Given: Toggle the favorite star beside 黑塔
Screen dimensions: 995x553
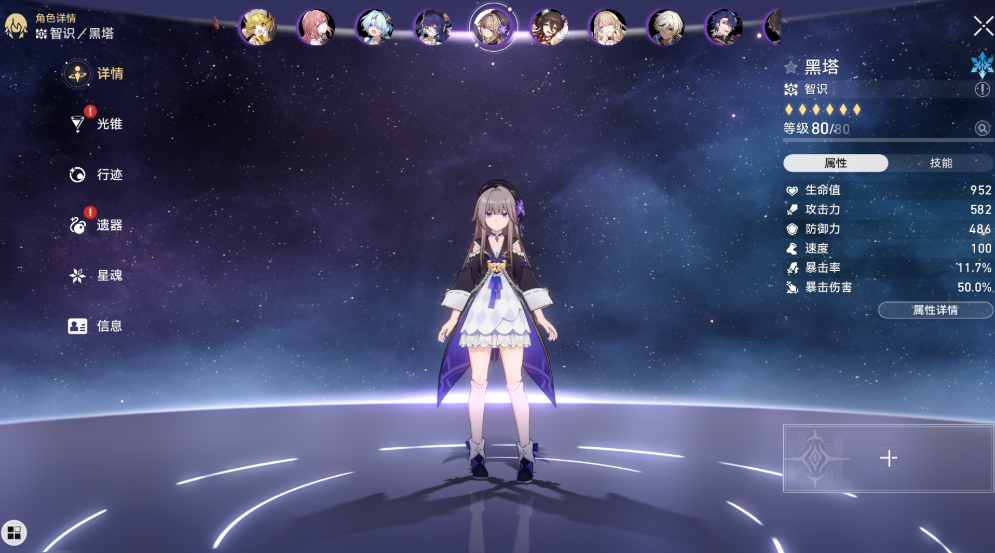Looking at the screenshot, I should (x=791, y=67).
